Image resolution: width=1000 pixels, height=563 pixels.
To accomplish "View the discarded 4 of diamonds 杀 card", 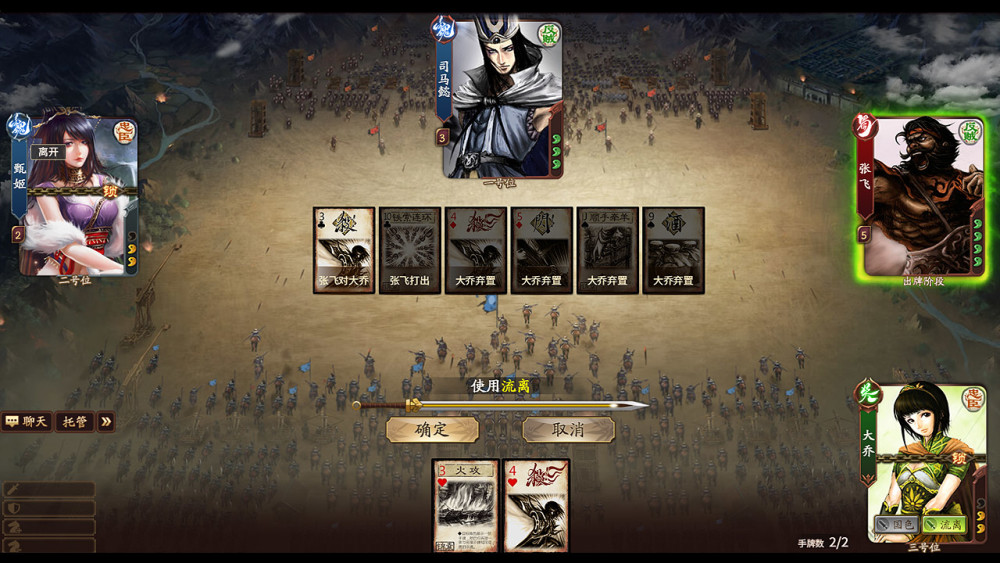I will [475, 249].
